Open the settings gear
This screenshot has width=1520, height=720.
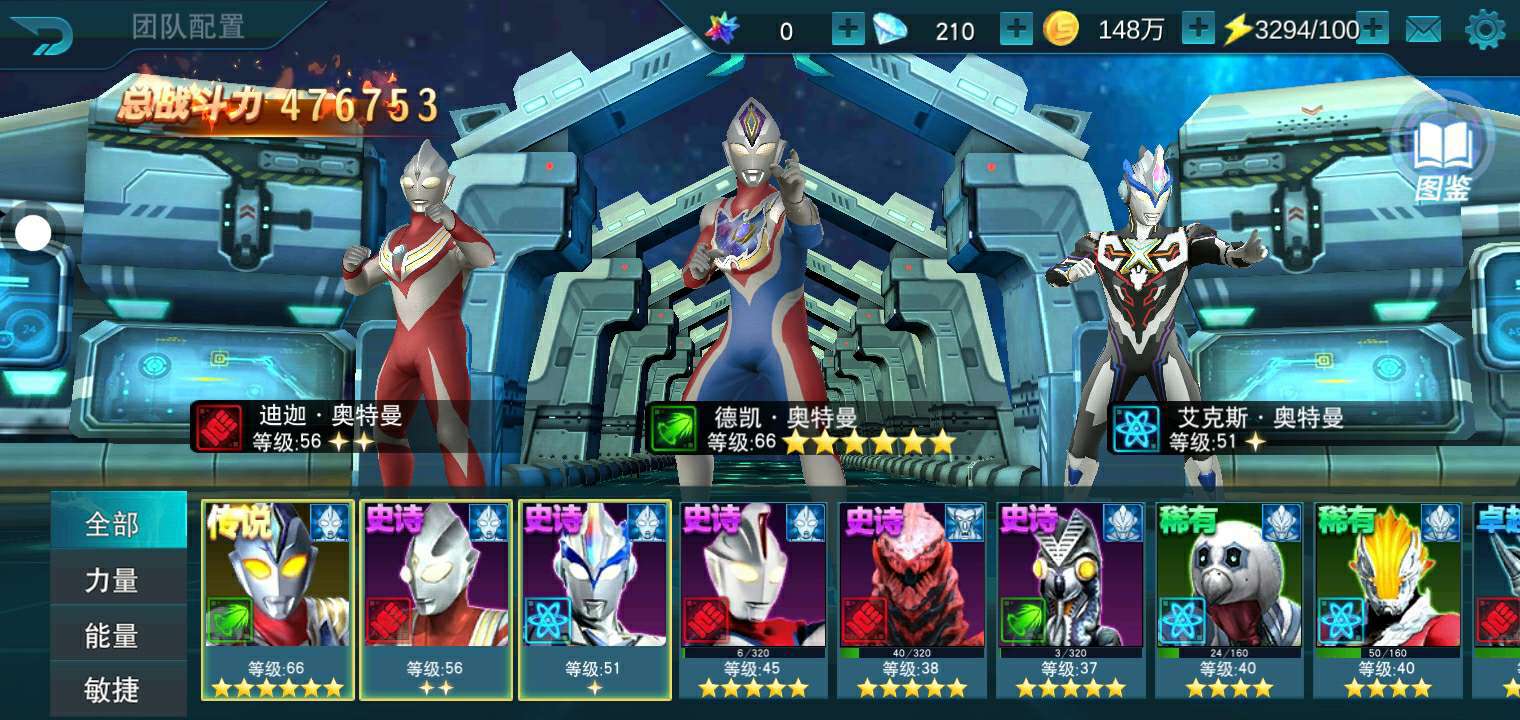pos(1485,30)
